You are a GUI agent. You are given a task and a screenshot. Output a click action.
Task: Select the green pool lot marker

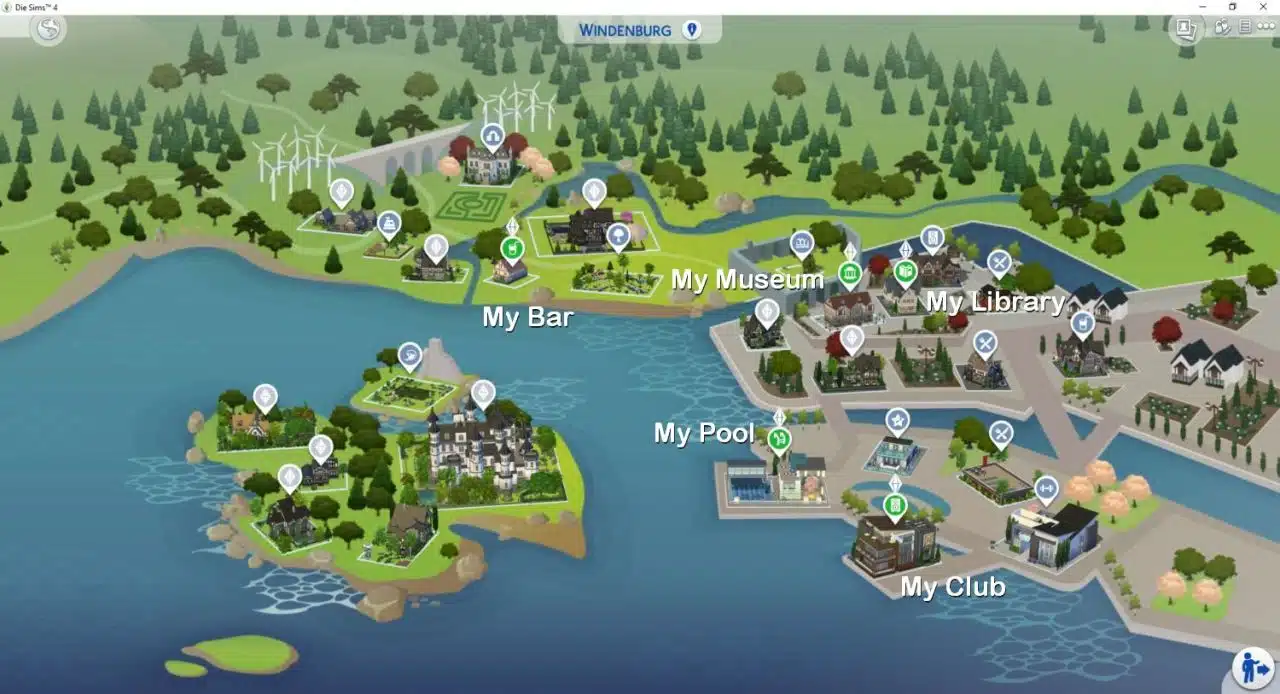click(x=779, y=438)
